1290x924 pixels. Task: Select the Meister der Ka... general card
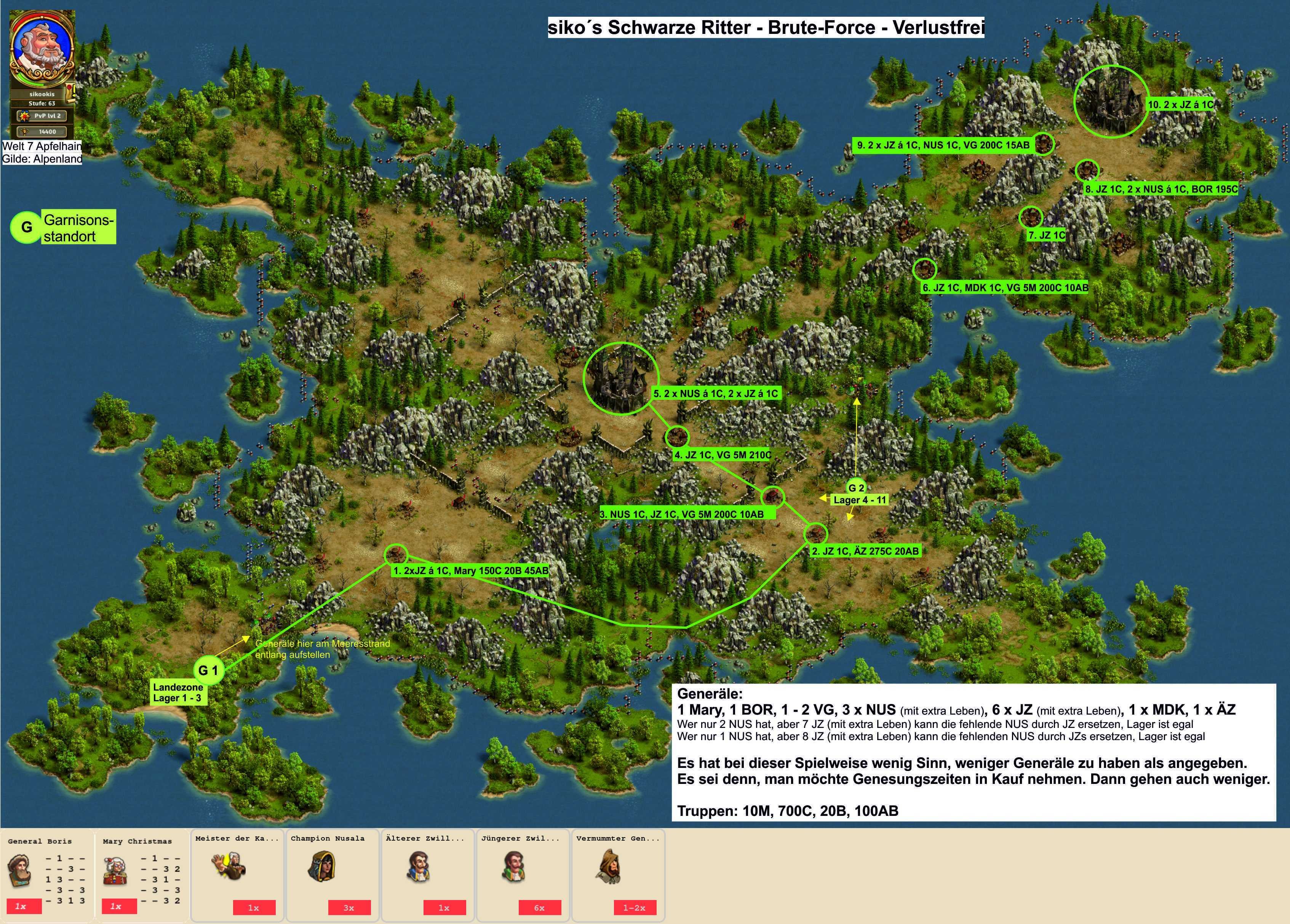(x=237, y=873)
